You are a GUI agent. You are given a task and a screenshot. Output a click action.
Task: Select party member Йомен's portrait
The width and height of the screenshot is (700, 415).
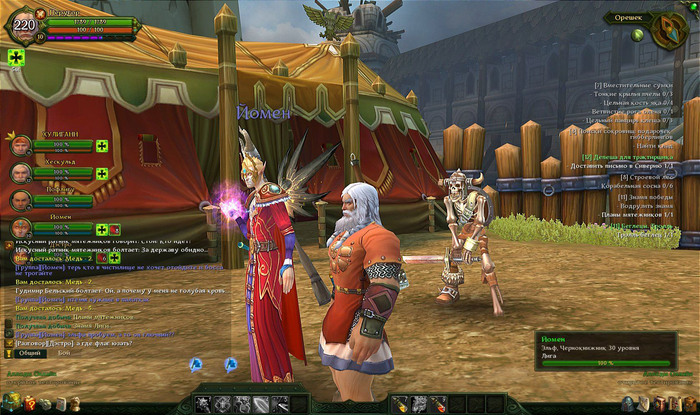(x=21, y=229)
